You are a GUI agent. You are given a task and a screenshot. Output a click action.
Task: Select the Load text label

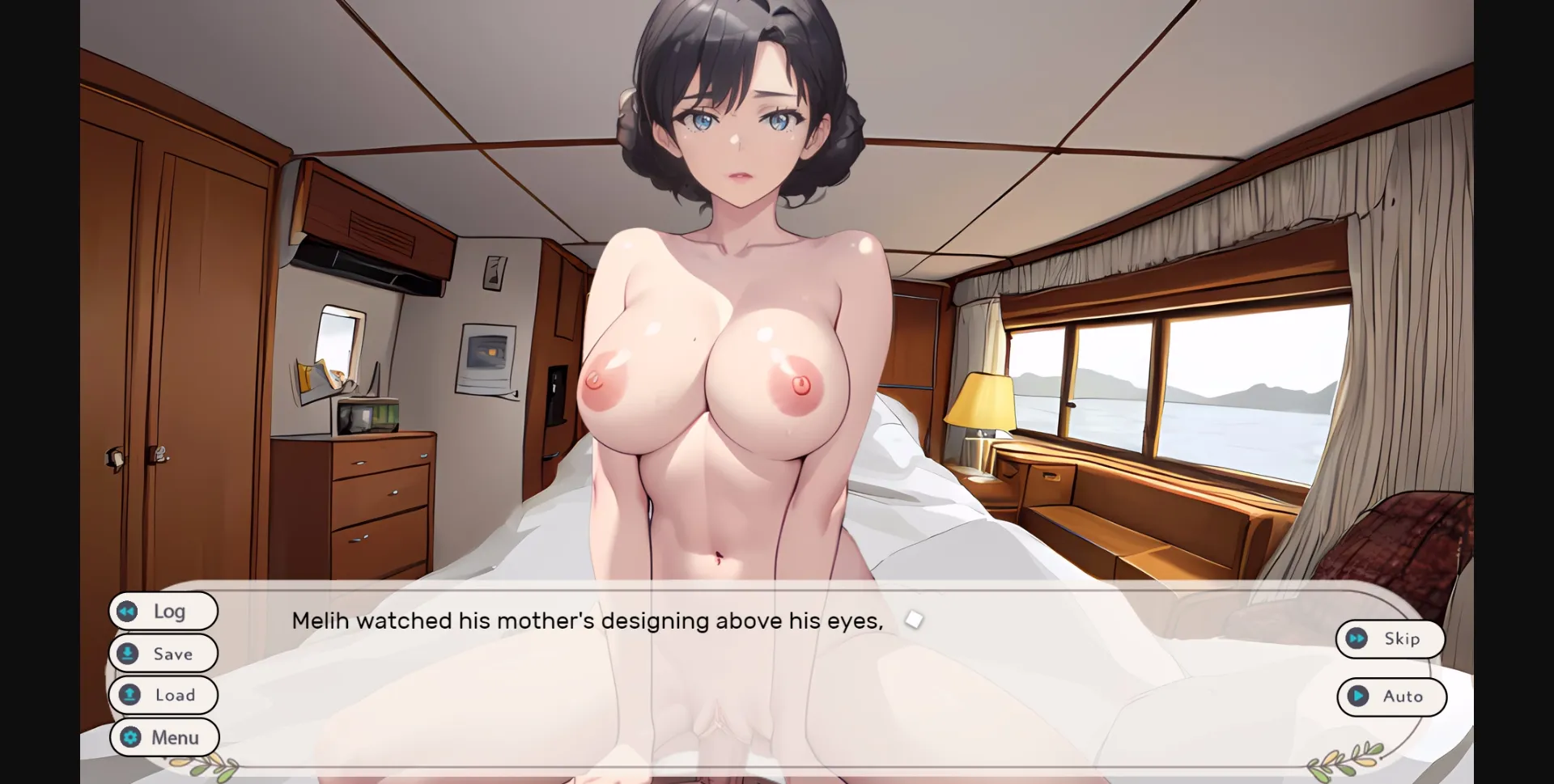point(175,695)
